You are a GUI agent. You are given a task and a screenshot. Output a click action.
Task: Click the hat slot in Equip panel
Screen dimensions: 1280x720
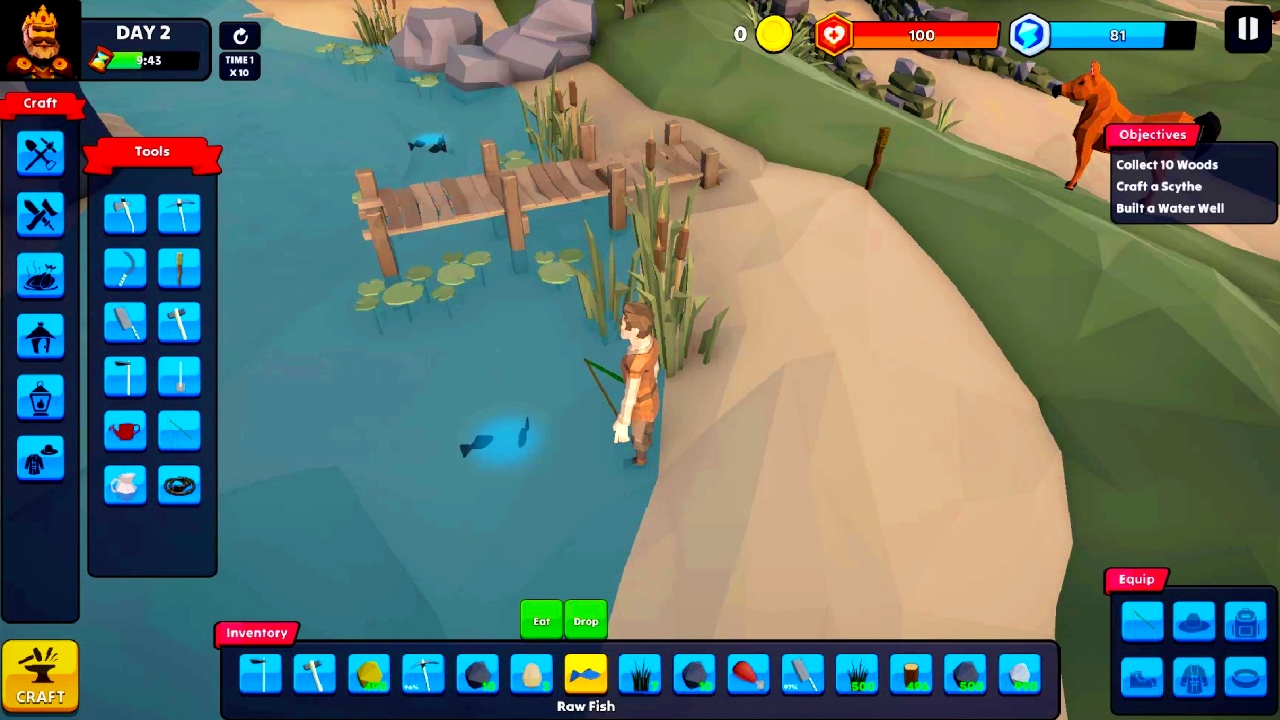(1194, 621)
